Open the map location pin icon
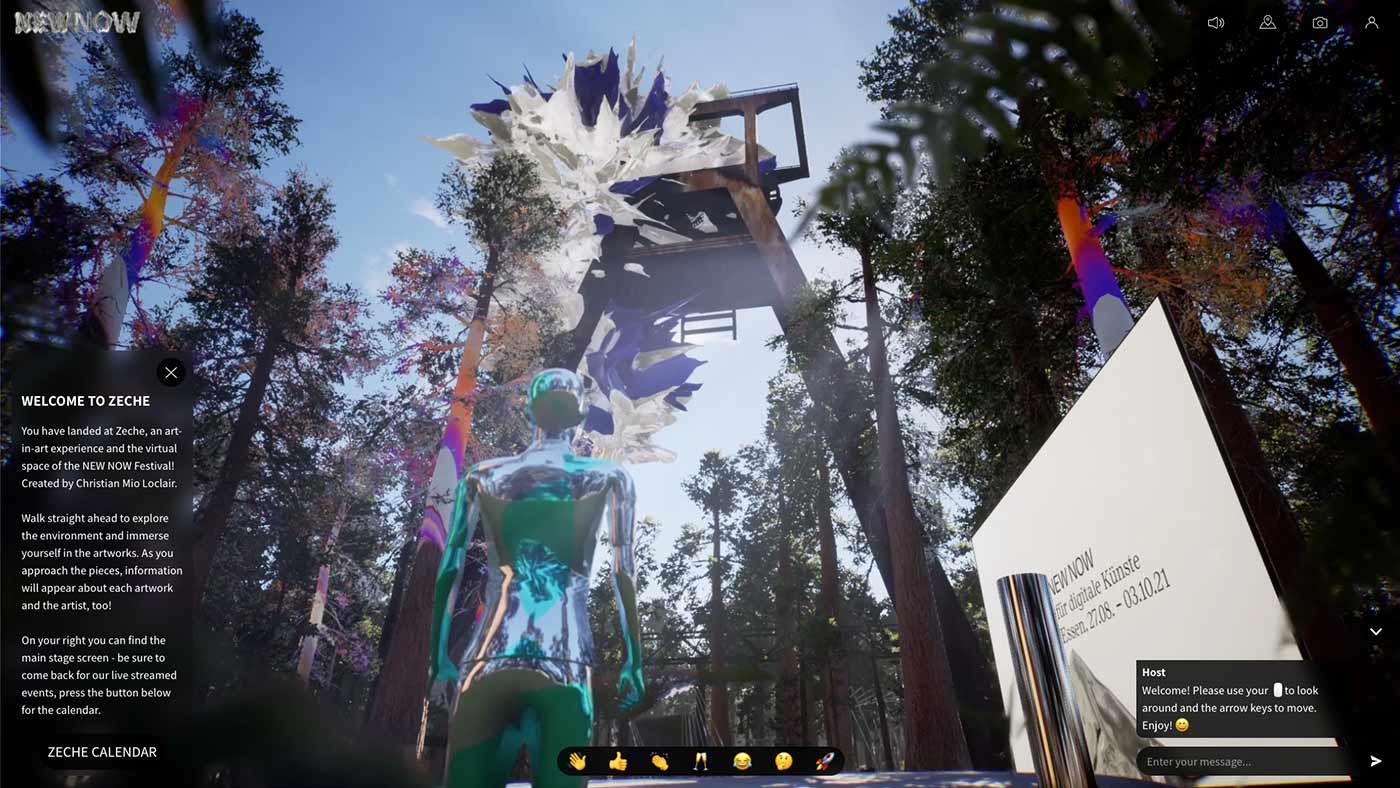Image resolution: width=1400 pixels, height=788 pixels. [x=1267, y=22]
